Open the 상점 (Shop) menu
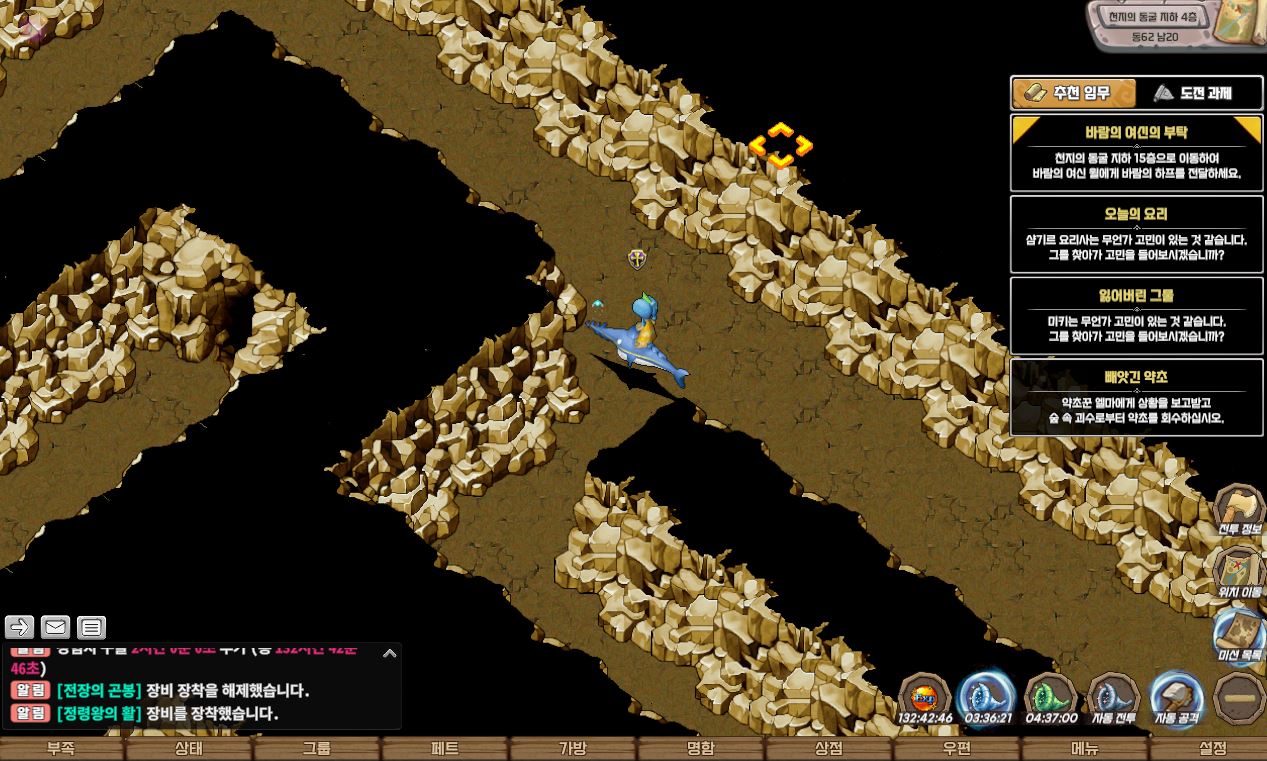Screen dimensions: 1267x761 [x=829, y=749]
